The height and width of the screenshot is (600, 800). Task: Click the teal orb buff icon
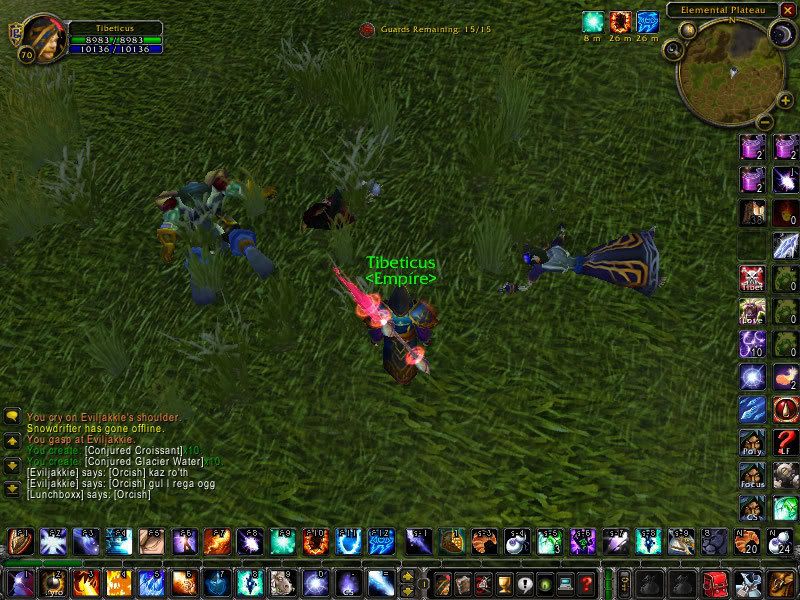[x=594, y=22]
